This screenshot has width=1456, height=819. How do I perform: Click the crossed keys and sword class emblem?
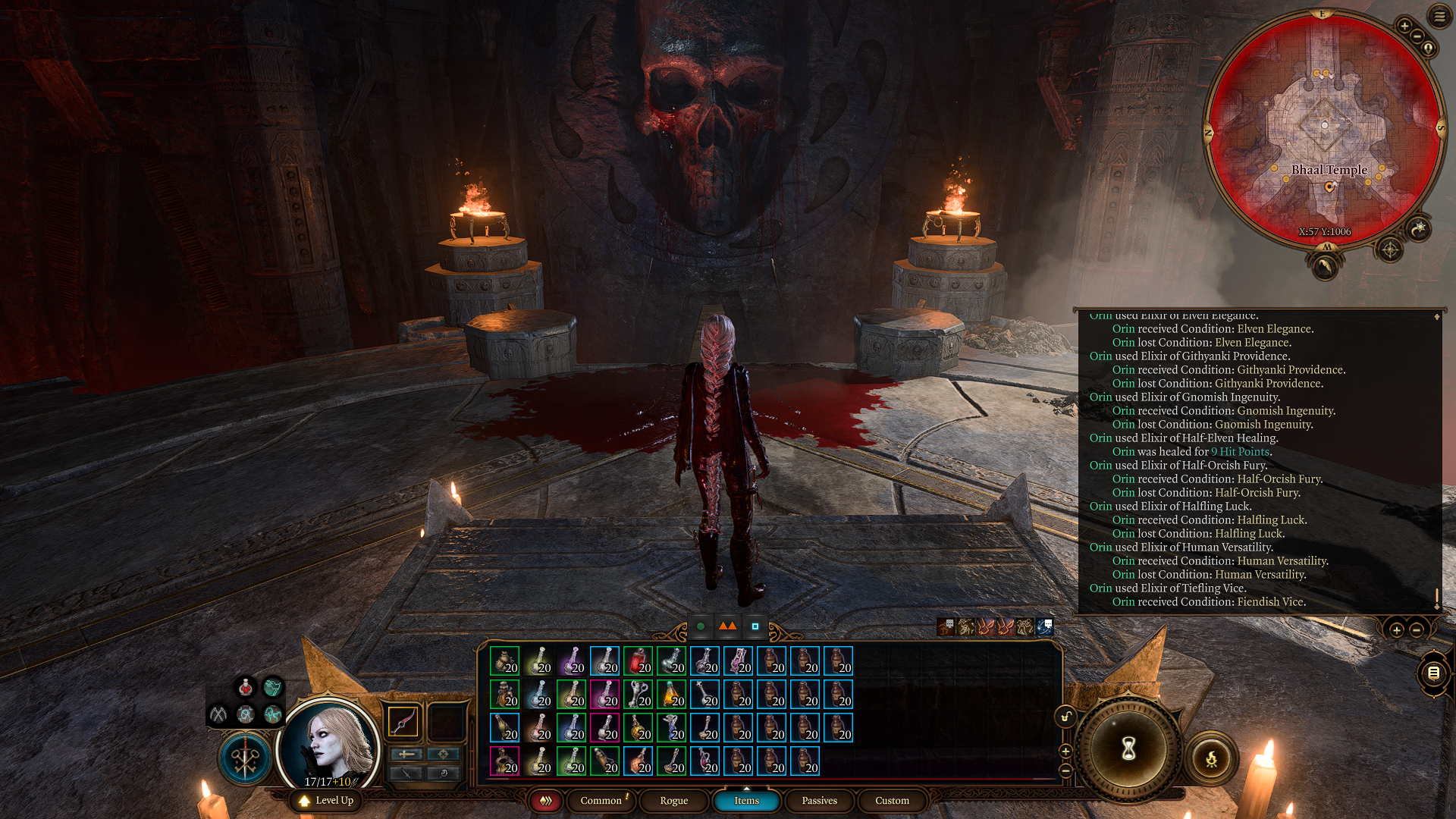[x=244, y=758]
